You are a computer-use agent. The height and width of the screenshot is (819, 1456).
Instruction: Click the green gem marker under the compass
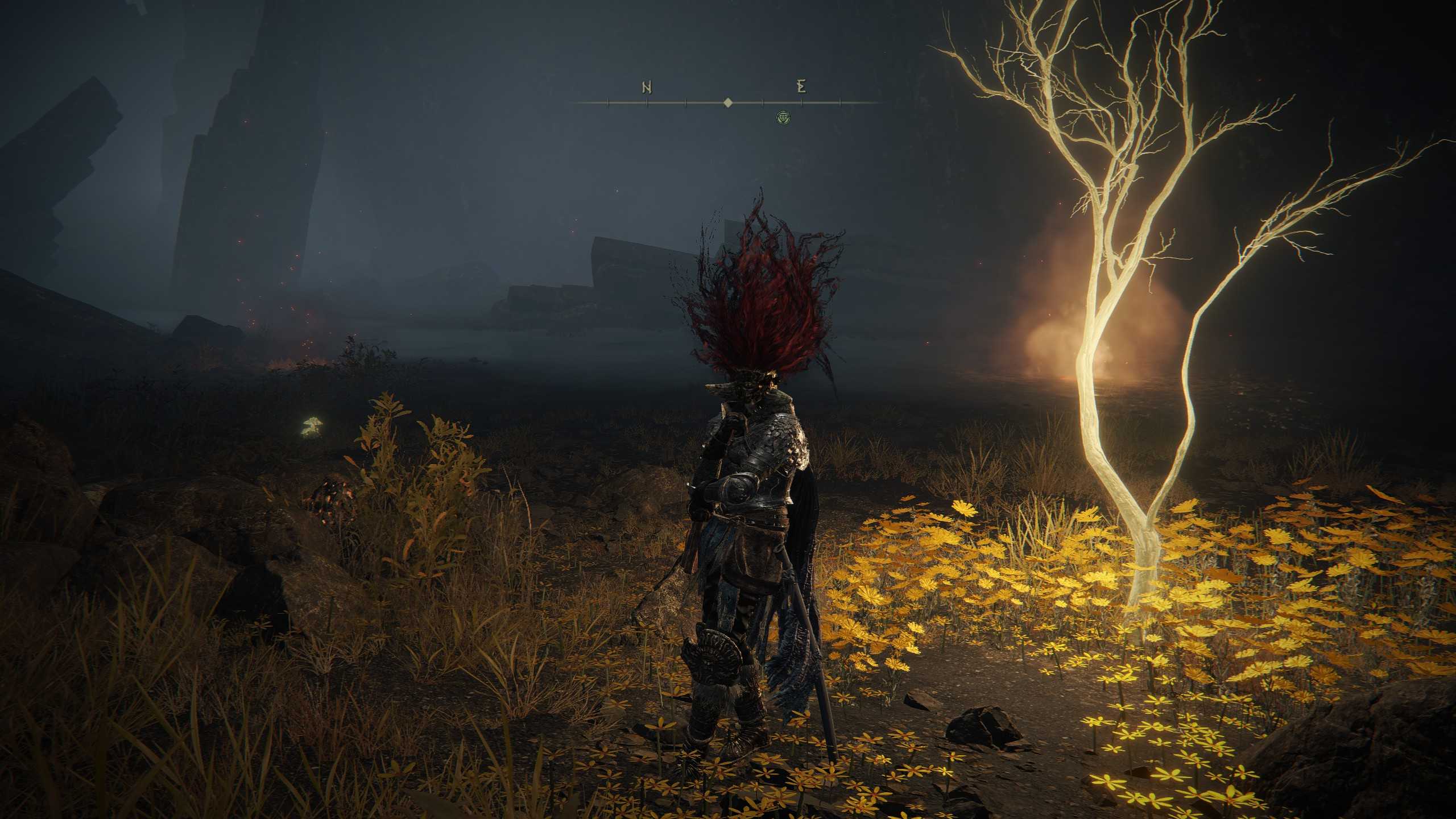point(783,117)
